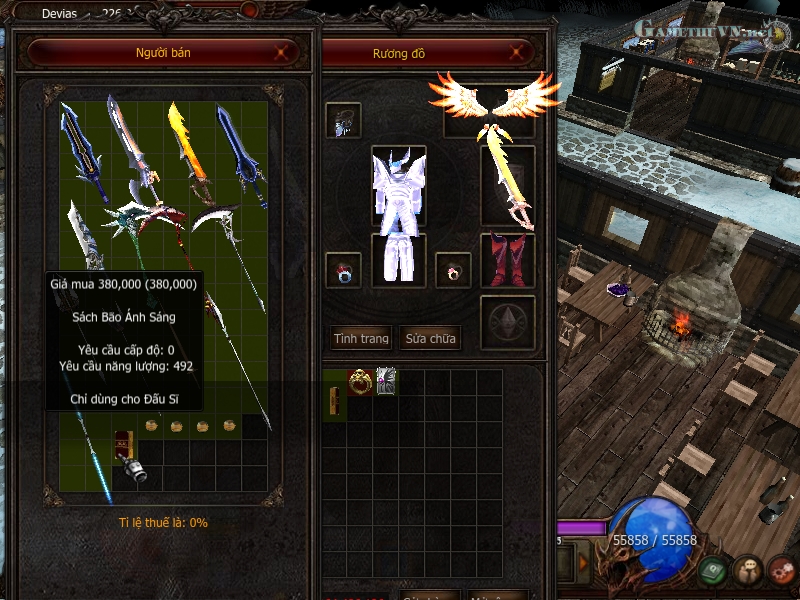This screenshot has width=800, height=600.
Task: Select the equipped white armor slot
Action: click(398, 186)
